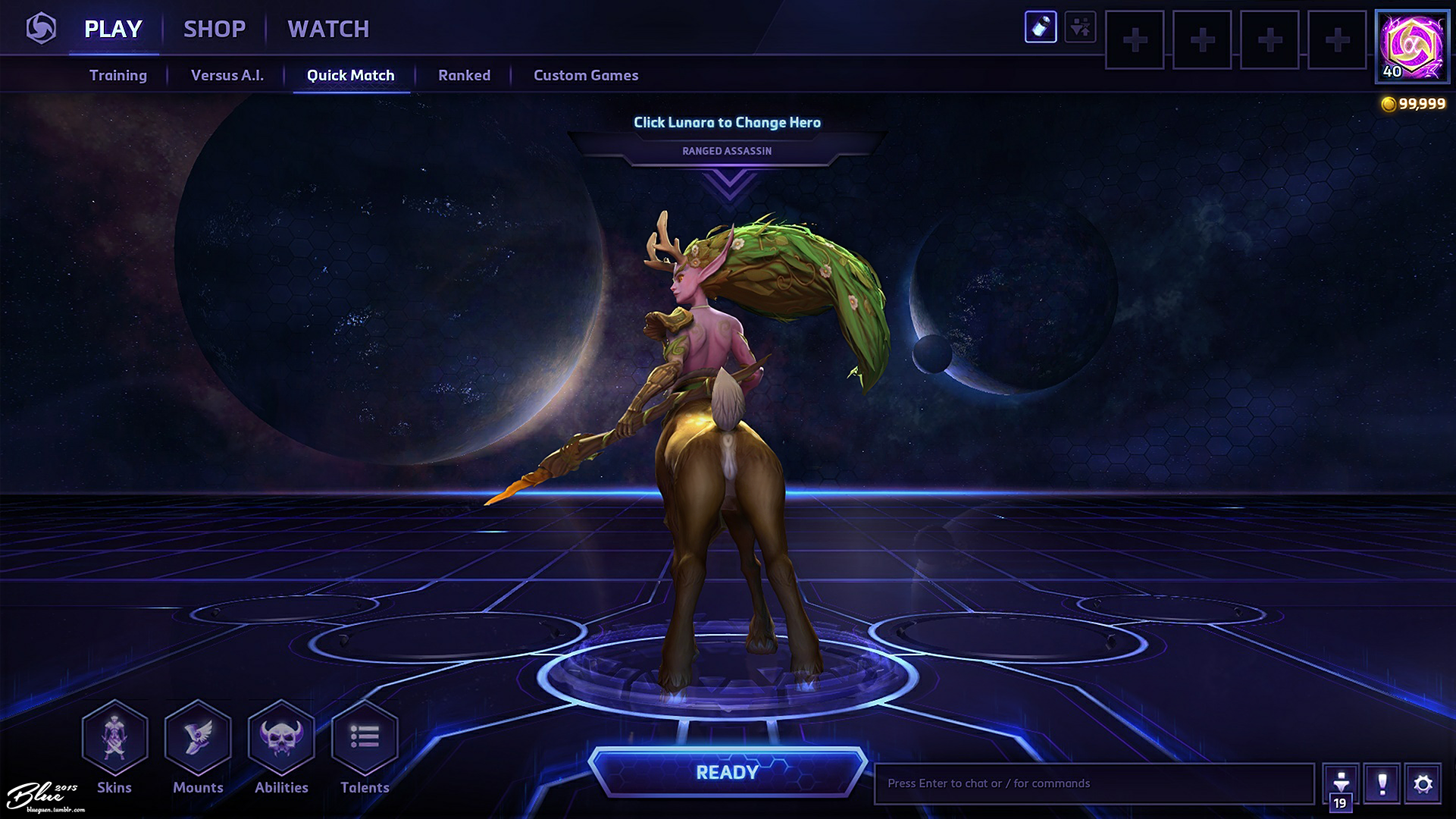Click the READY button
Screen dimensions: 1456x819
click(x=727, y=772)
